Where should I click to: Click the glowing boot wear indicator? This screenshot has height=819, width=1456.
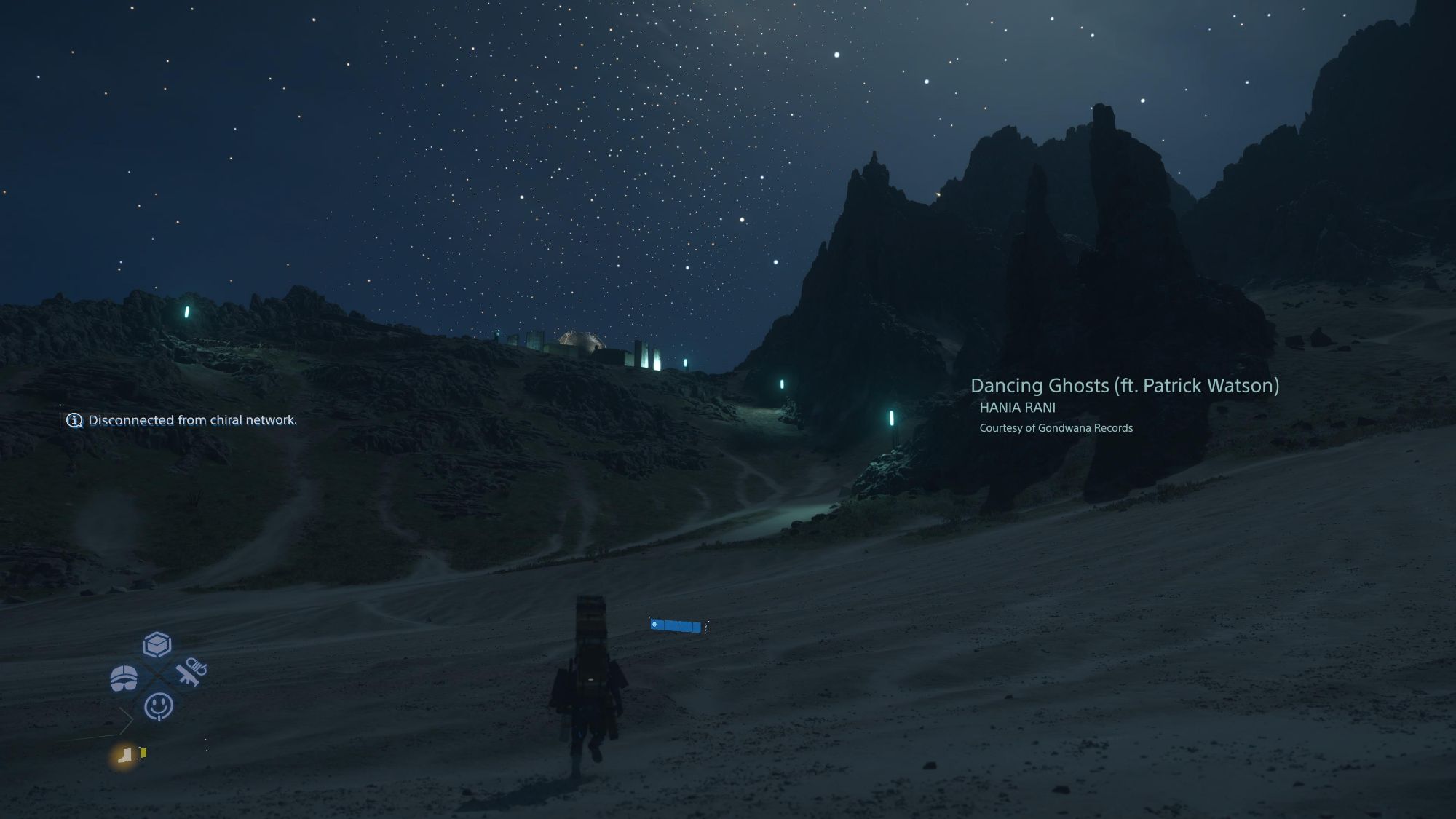pyautogui.click(x=125, y=755)
